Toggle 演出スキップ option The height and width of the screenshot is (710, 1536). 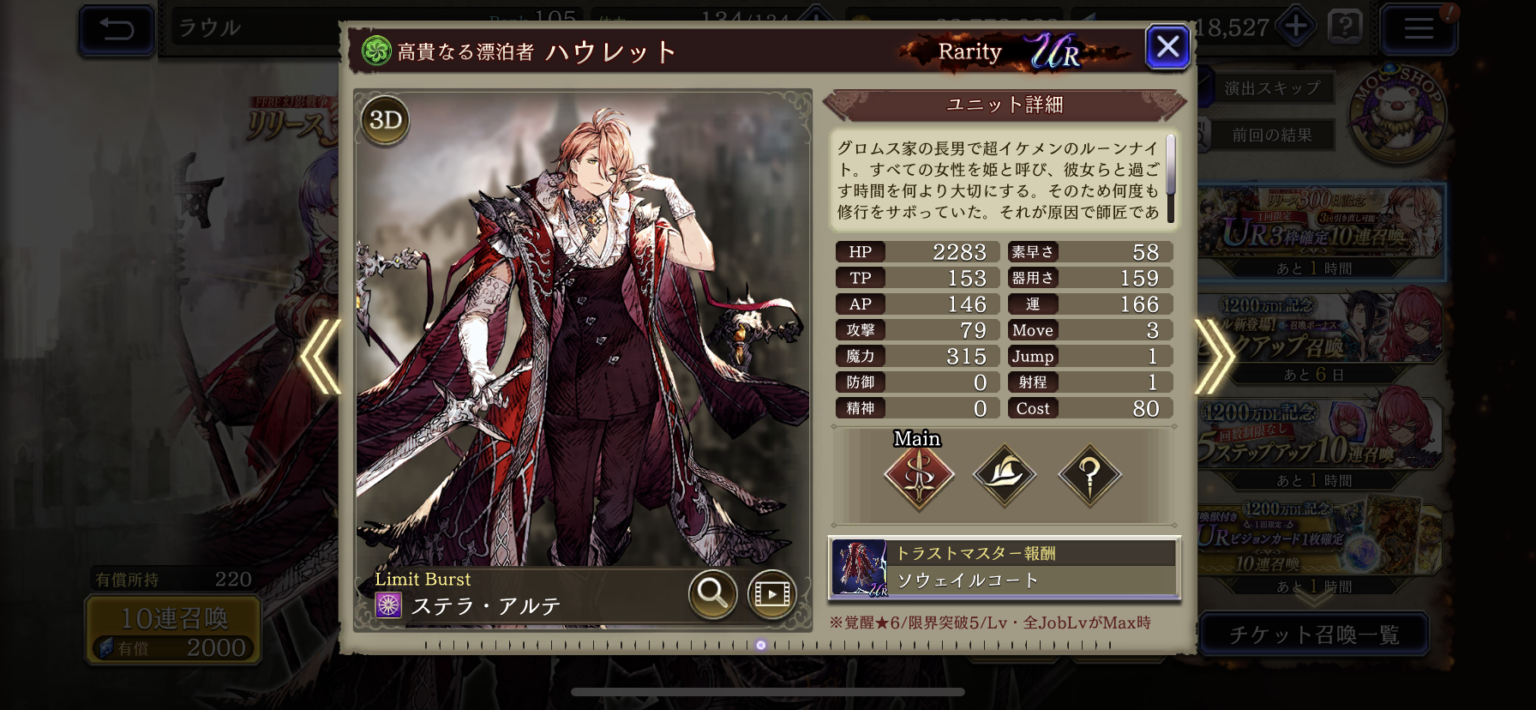(x=1272, y=88)
